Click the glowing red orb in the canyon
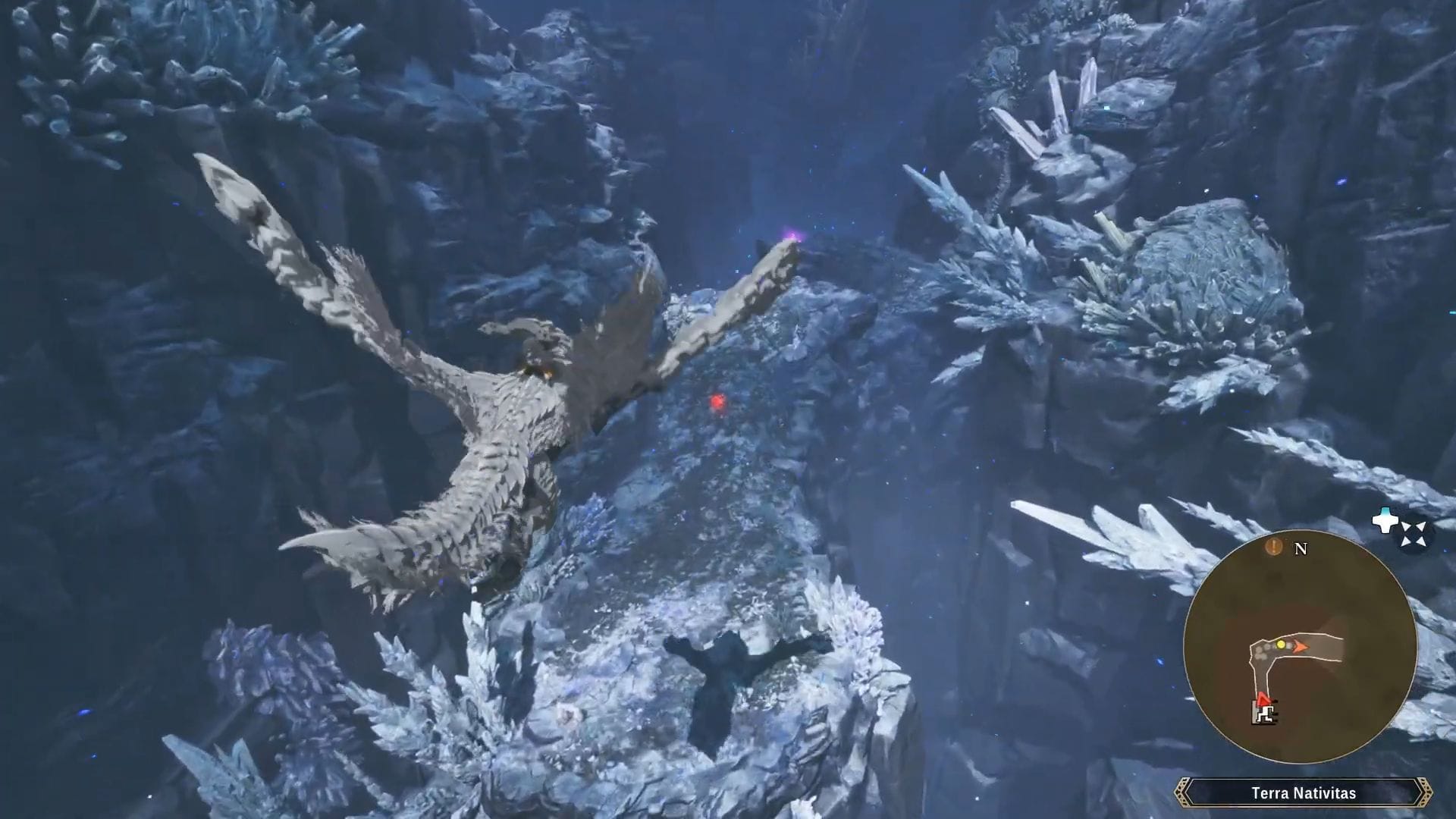 click(717, 402)
